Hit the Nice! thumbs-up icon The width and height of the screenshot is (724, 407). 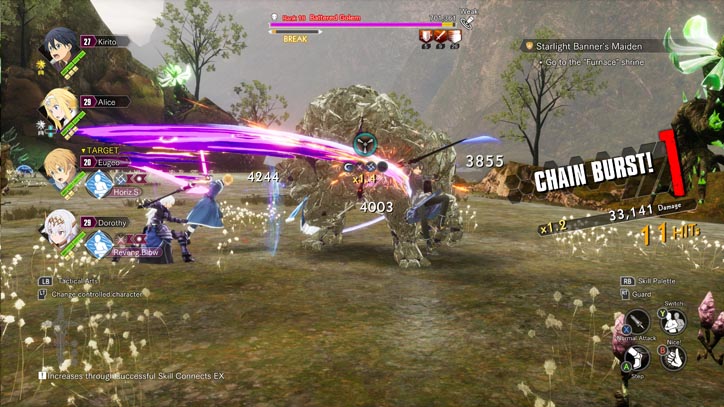674,359
